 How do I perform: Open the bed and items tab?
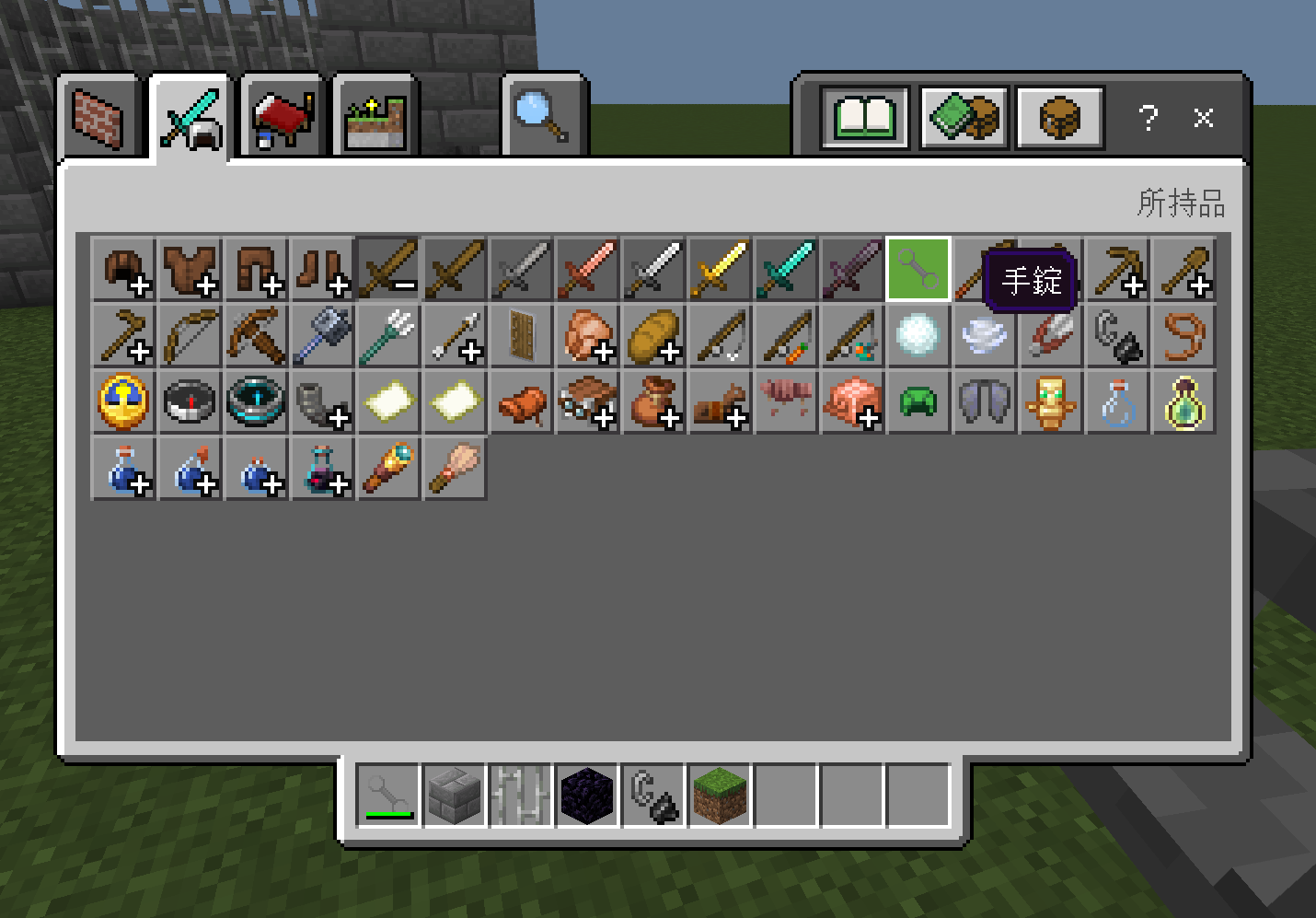coord(283,118)
